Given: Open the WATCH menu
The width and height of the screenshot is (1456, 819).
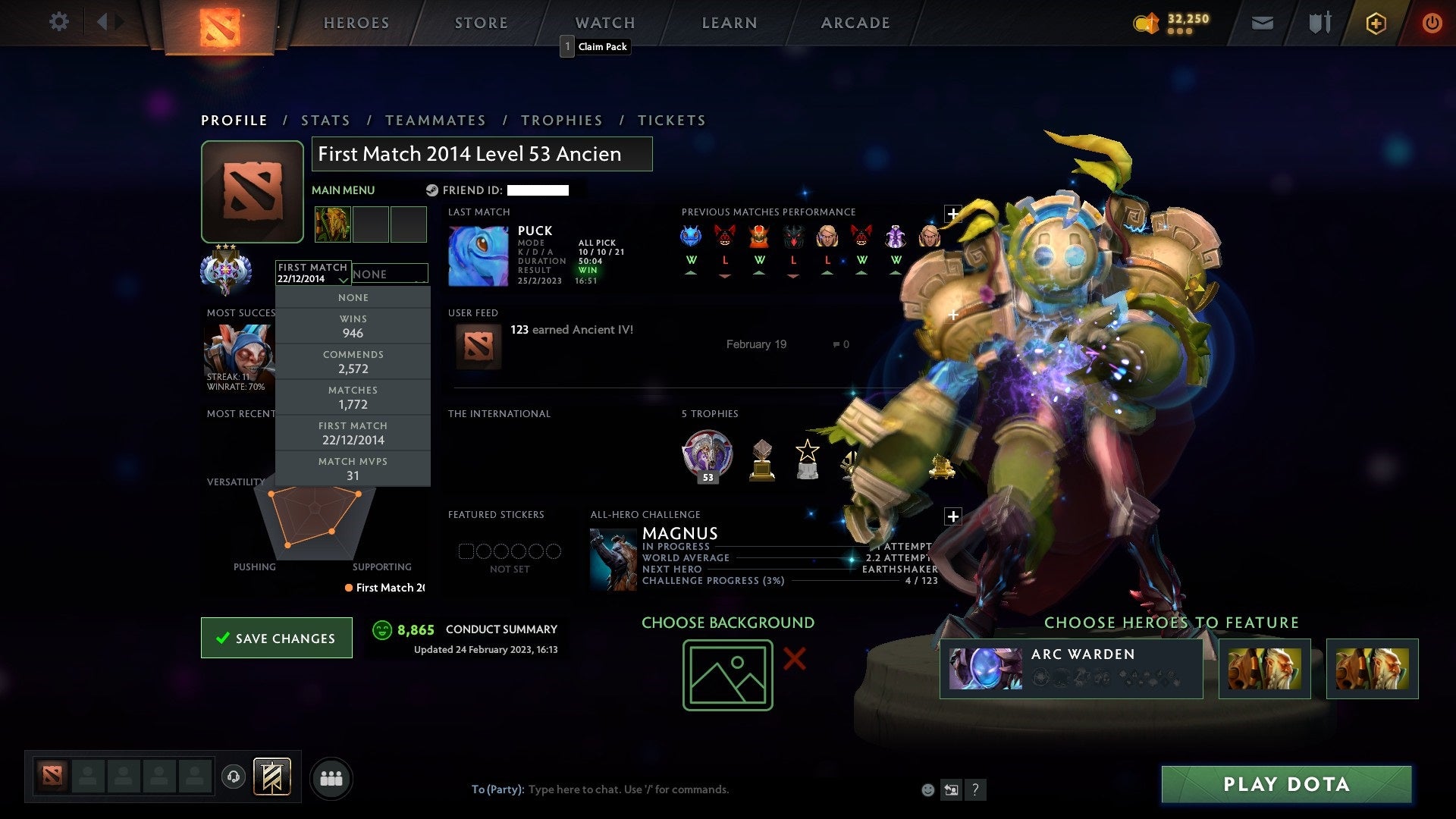Looking at the screenshot, I should pyautogui.click(x=604, y=23).
